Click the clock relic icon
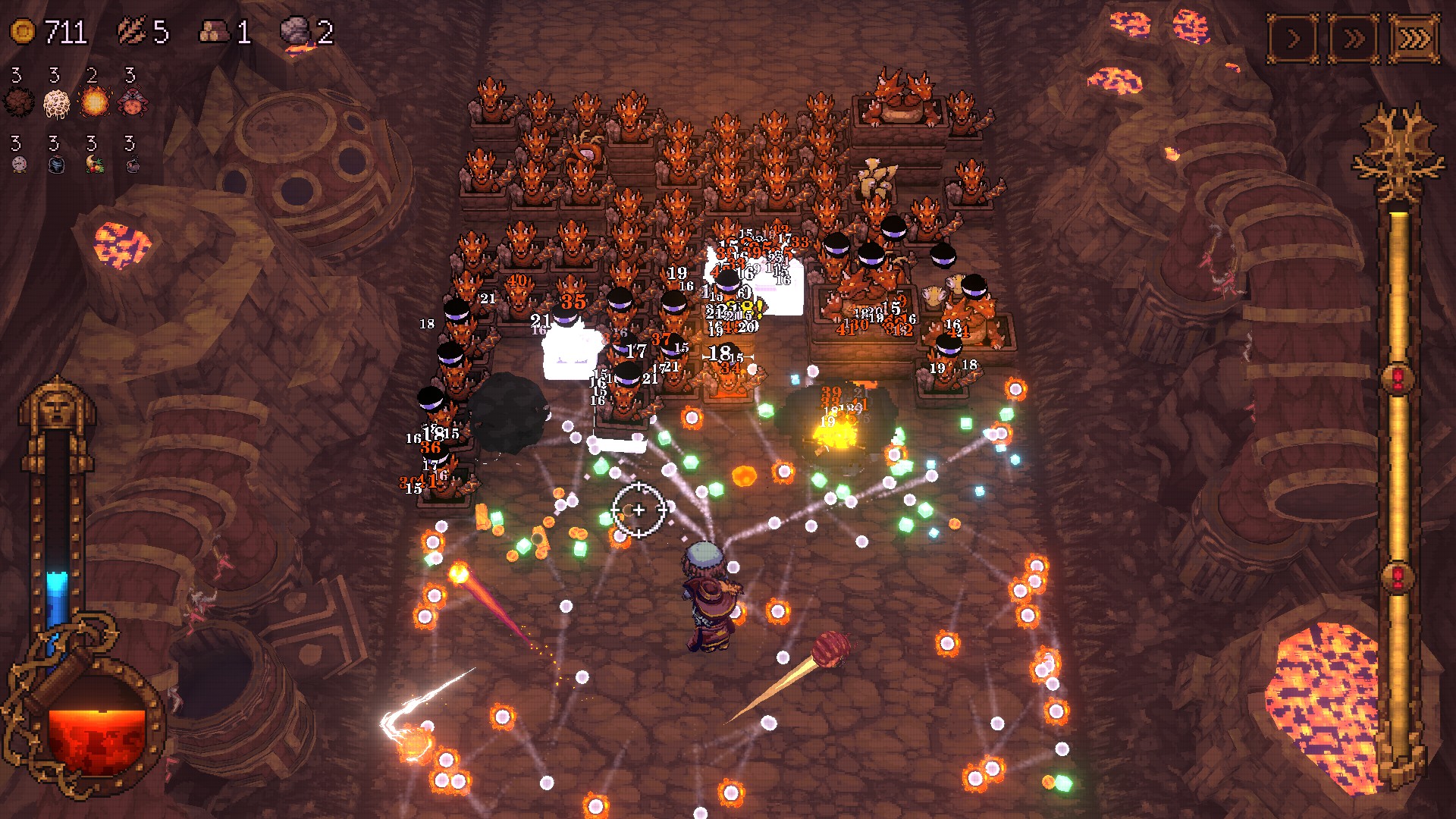Viewport: 1456px width, 819px height. coord(20,164)
